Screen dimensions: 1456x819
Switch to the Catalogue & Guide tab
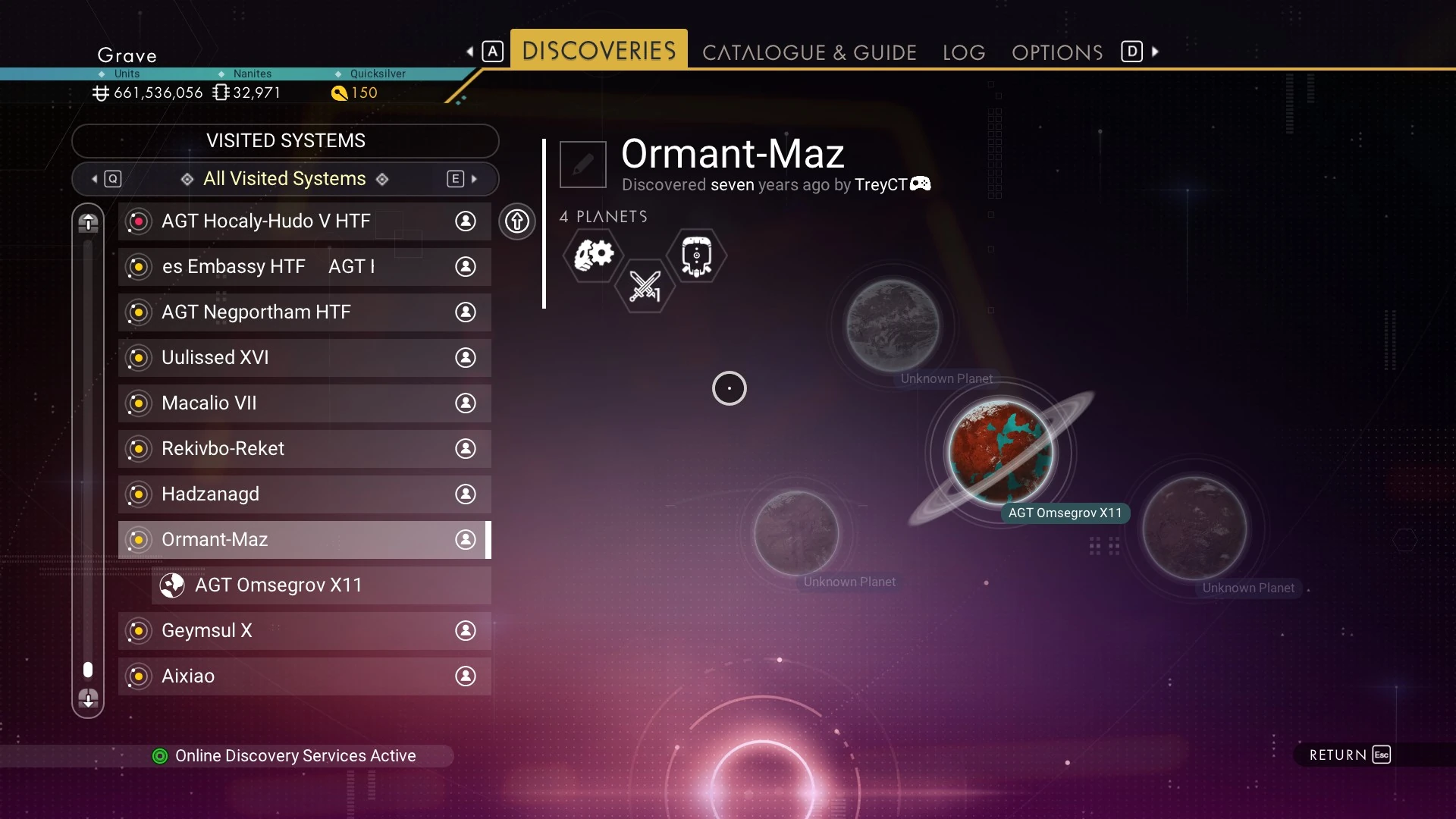[809, 52]
